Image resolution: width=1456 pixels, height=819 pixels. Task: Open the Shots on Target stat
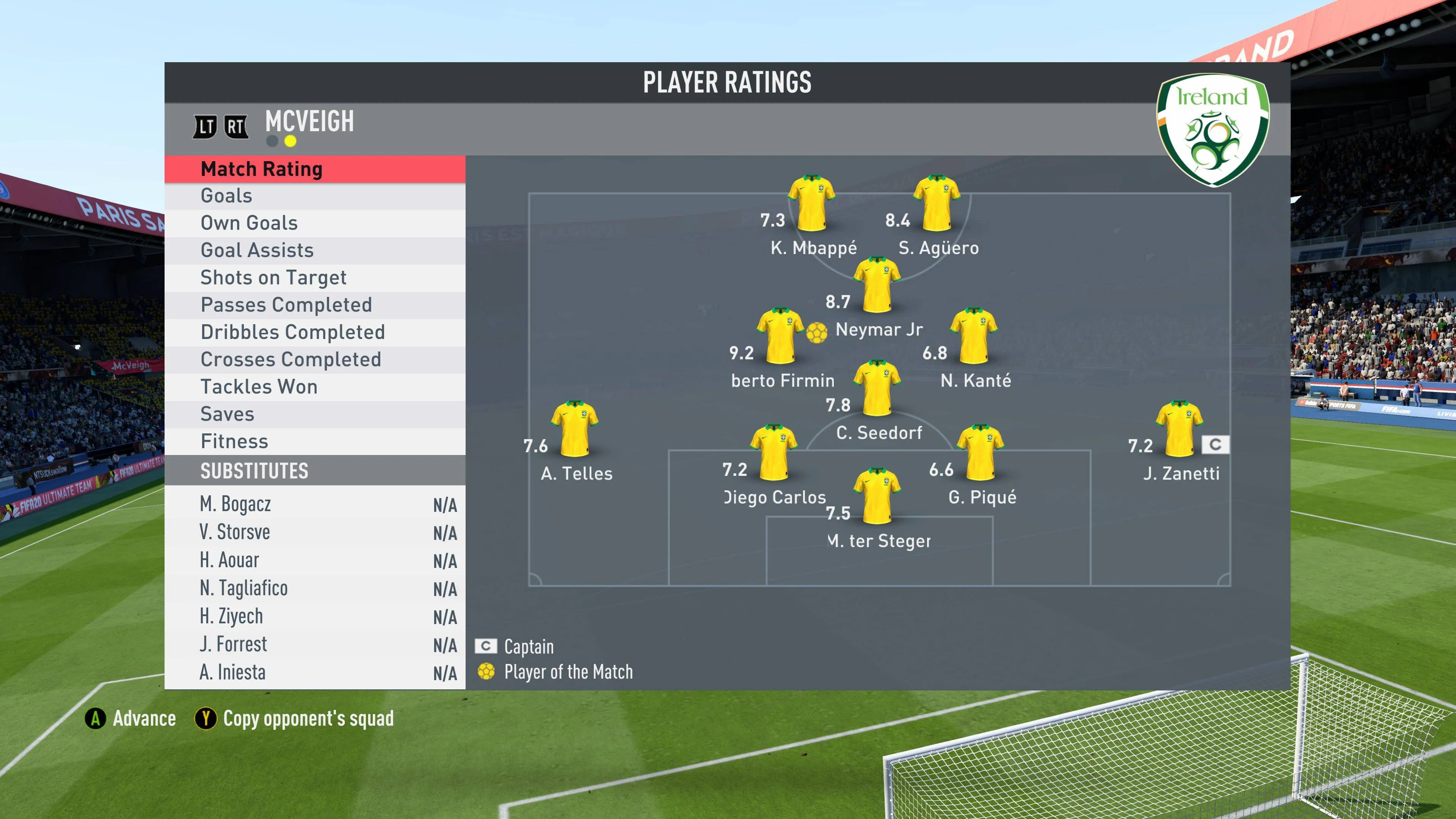click(x=315, y=278)
